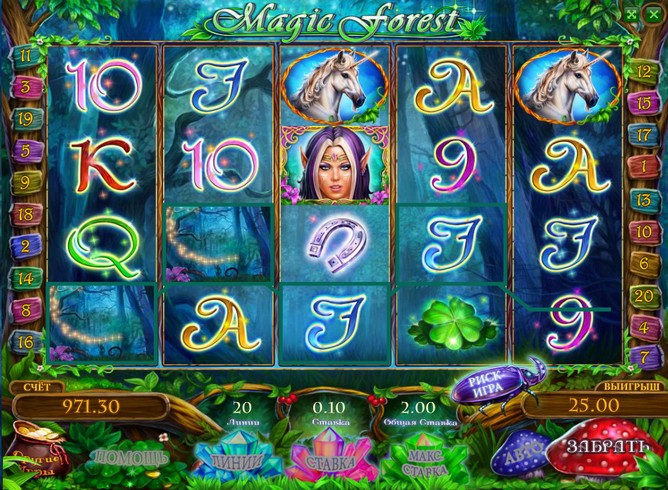Choose payline 20 marker

point(644,295)
